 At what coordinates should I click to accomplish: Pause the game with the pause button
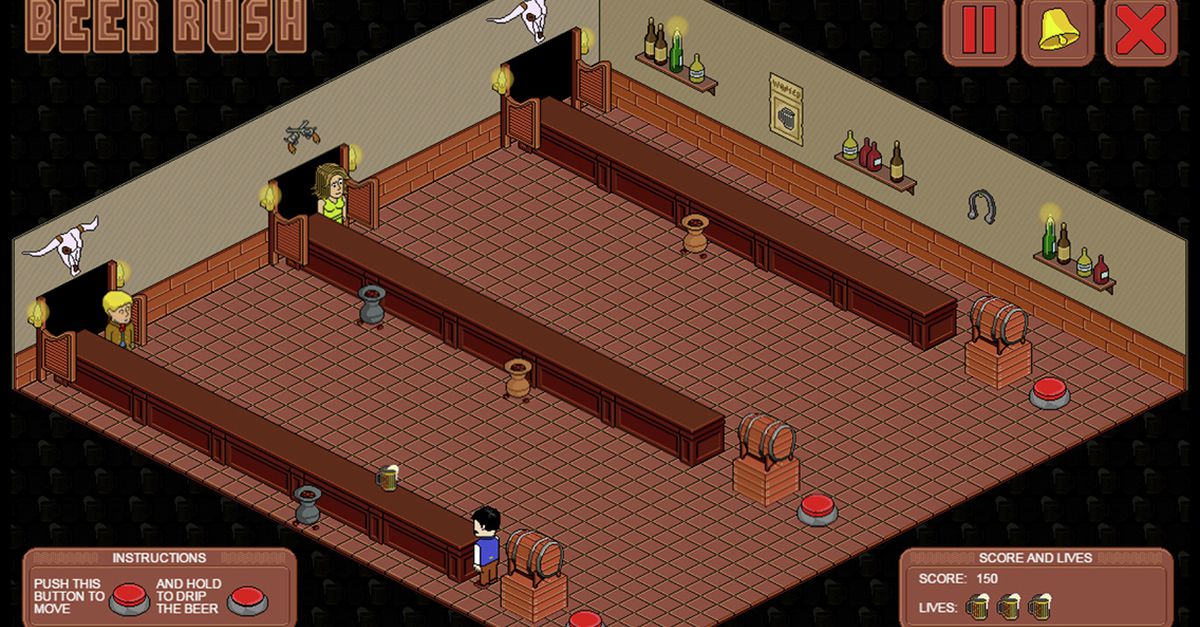coord(979,32)
